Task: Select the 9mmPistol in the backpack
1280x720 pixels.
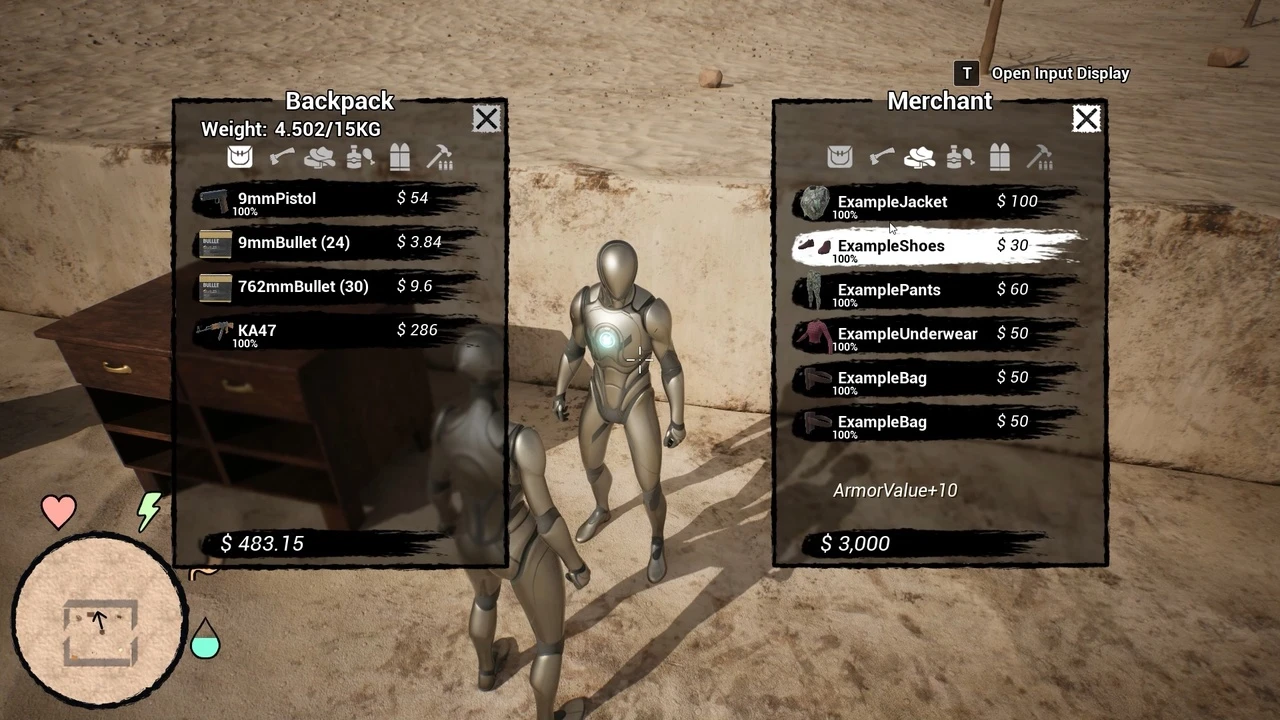Action: point(330,200)
